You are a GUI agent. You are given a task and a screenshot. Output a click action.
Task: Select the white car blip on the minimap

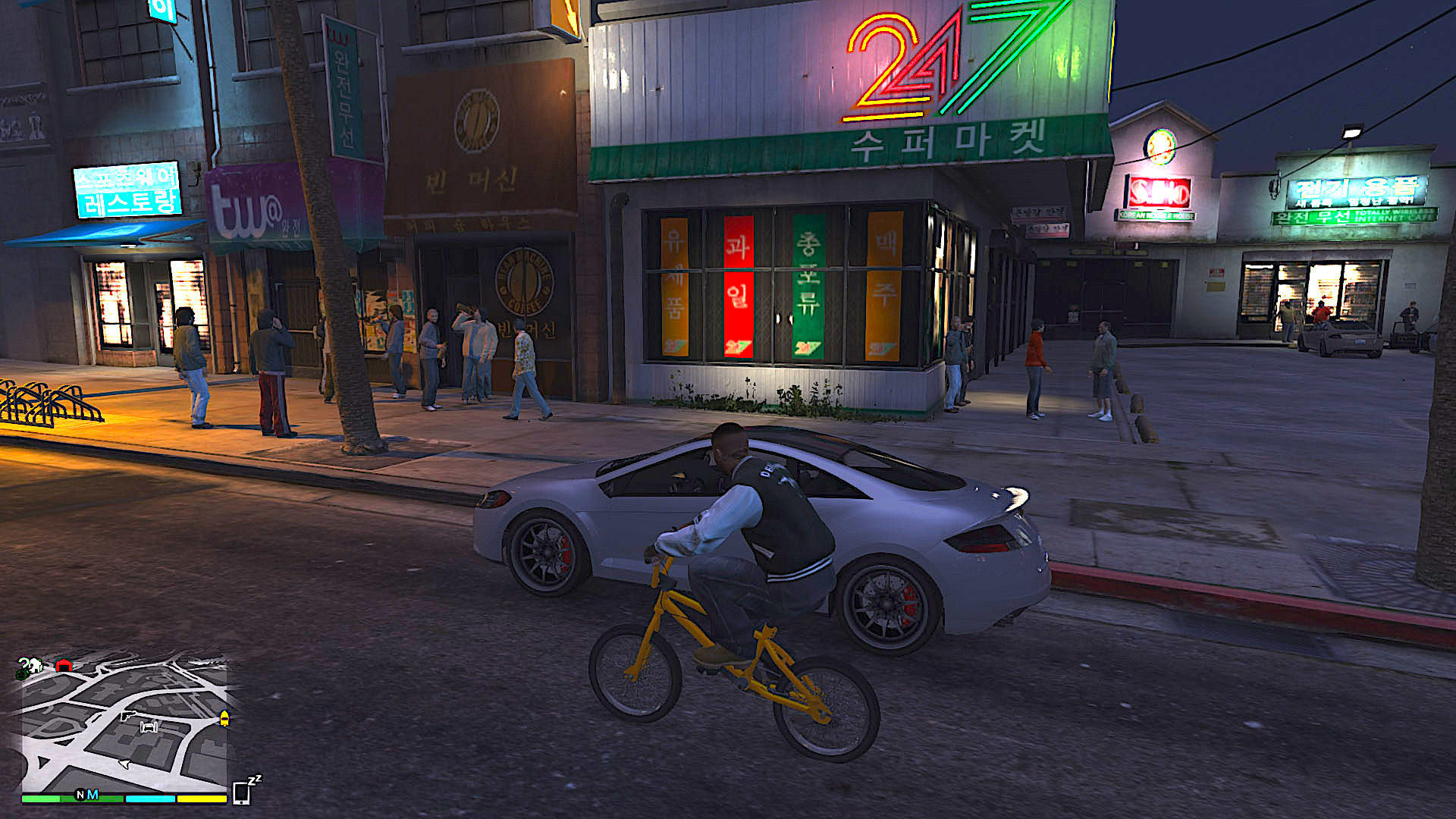tap(149, 729)
